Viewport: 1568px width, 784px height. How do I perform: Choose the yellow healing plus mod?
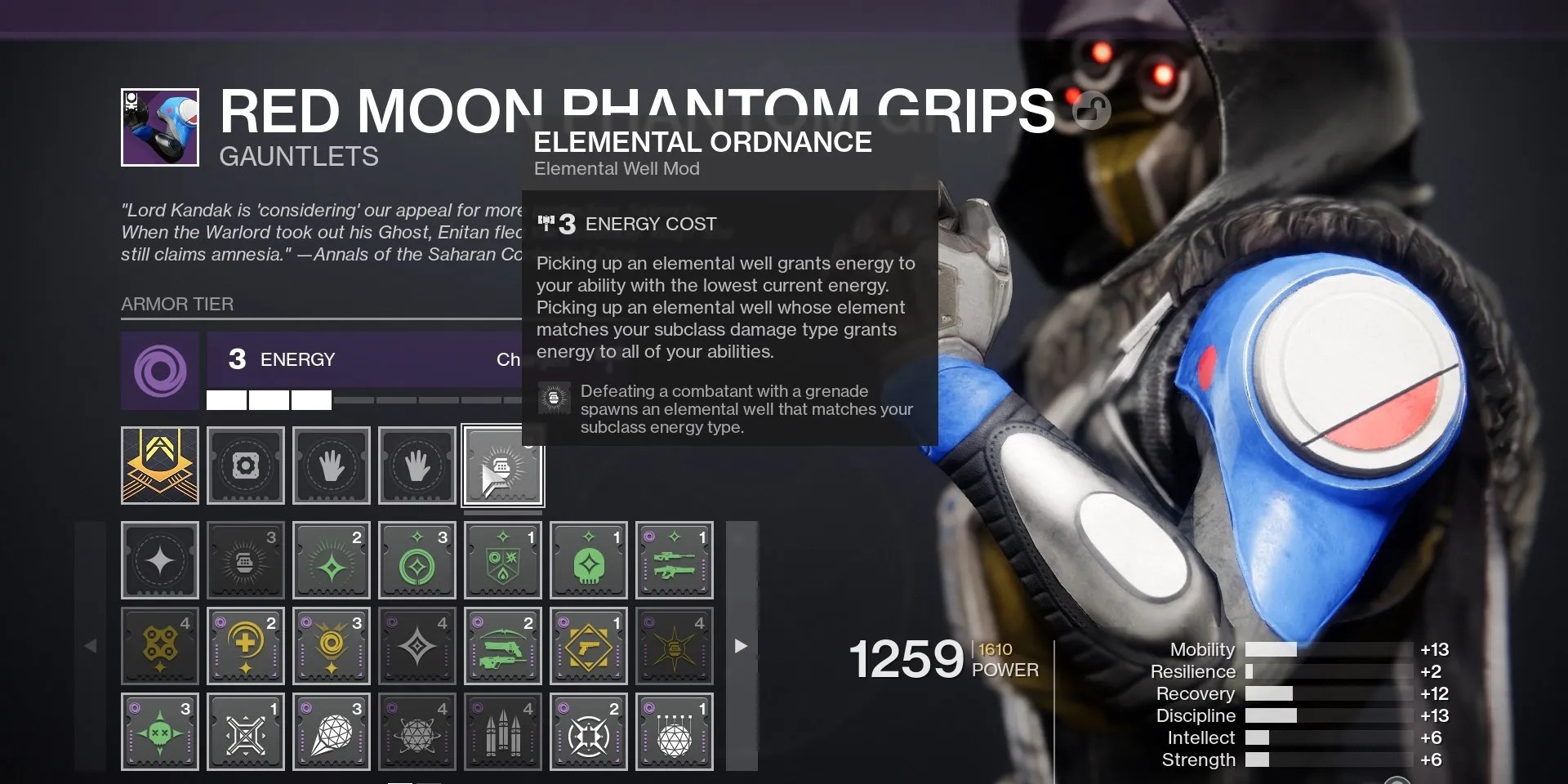(246, 646)
